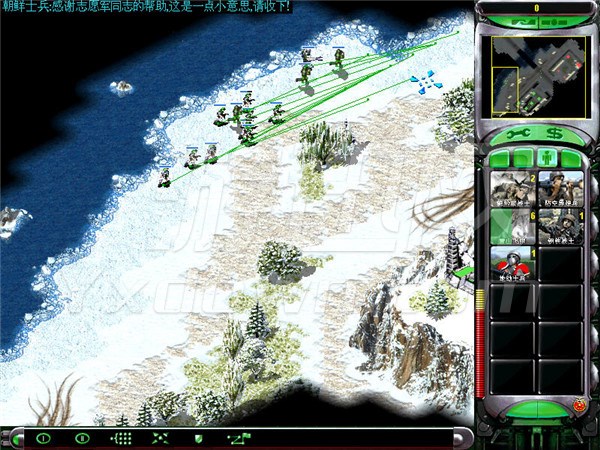Choose the snowy mountain build icon
This screenshot has width=600, height=450.
click(513, 228)
